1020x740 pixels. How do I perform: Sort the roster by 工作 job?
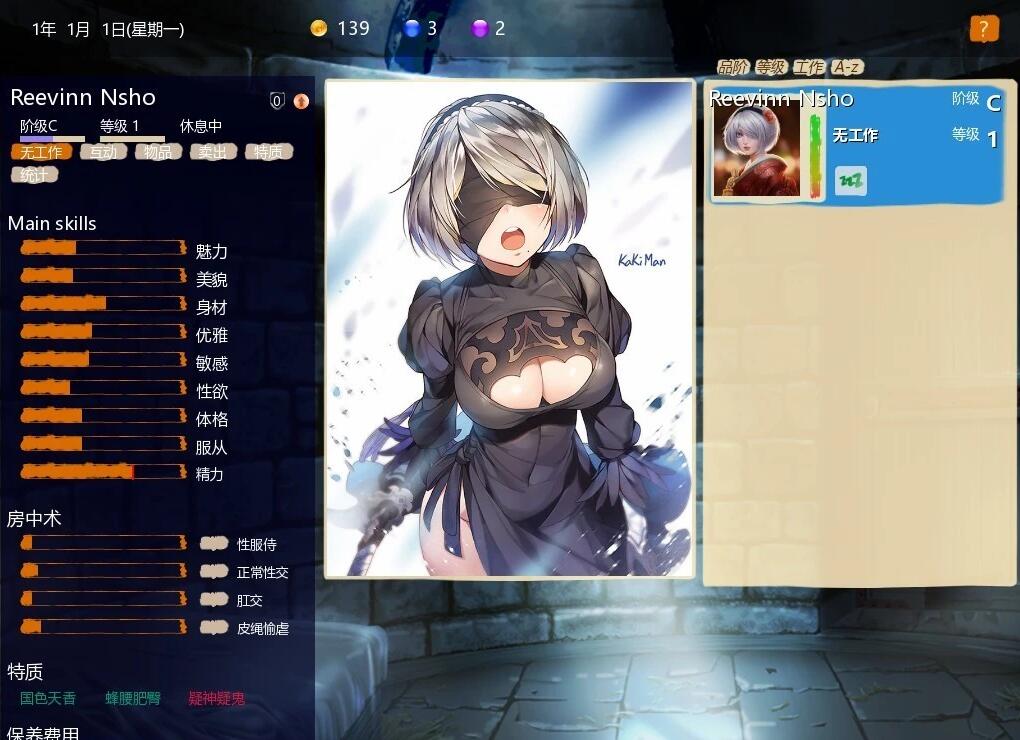(808, 67)
